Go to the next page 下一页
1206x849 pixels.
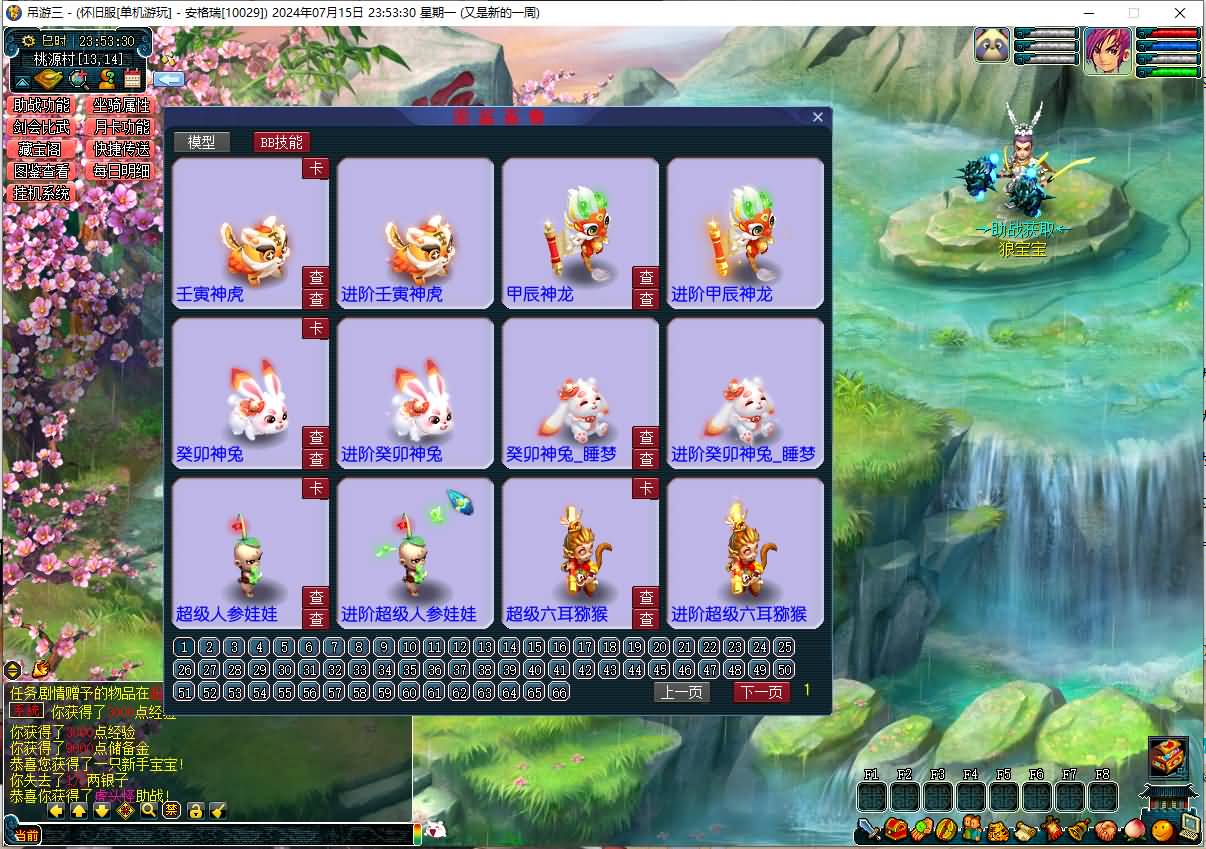pos(761,692)
